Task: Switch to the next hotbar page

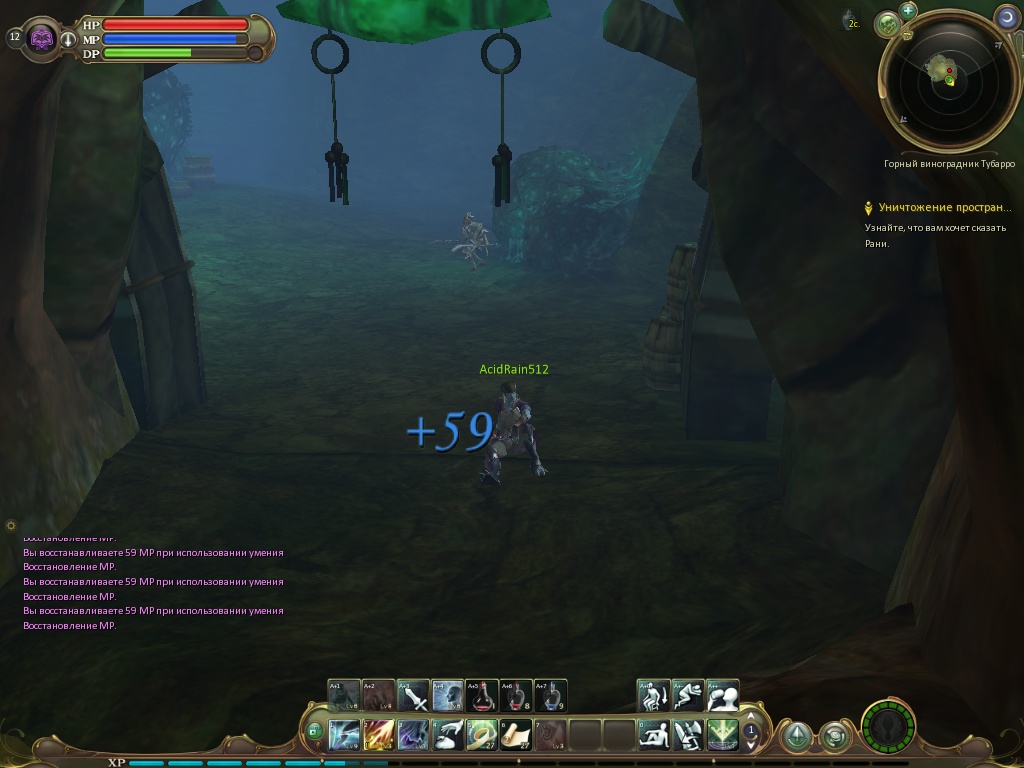Action: click(751, 744)
